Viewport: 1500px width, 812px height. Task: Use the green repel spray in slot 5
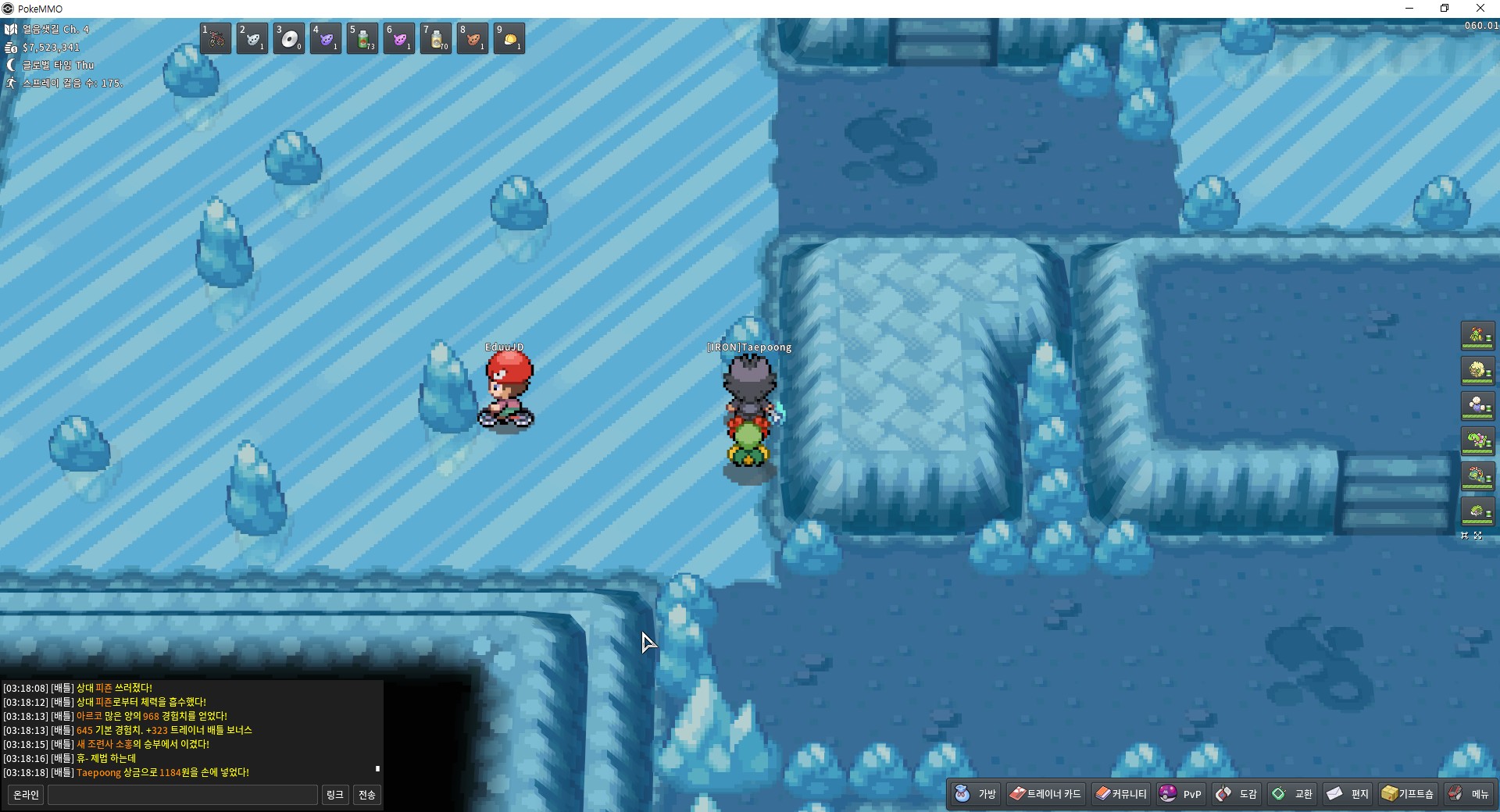click(362, 38)
